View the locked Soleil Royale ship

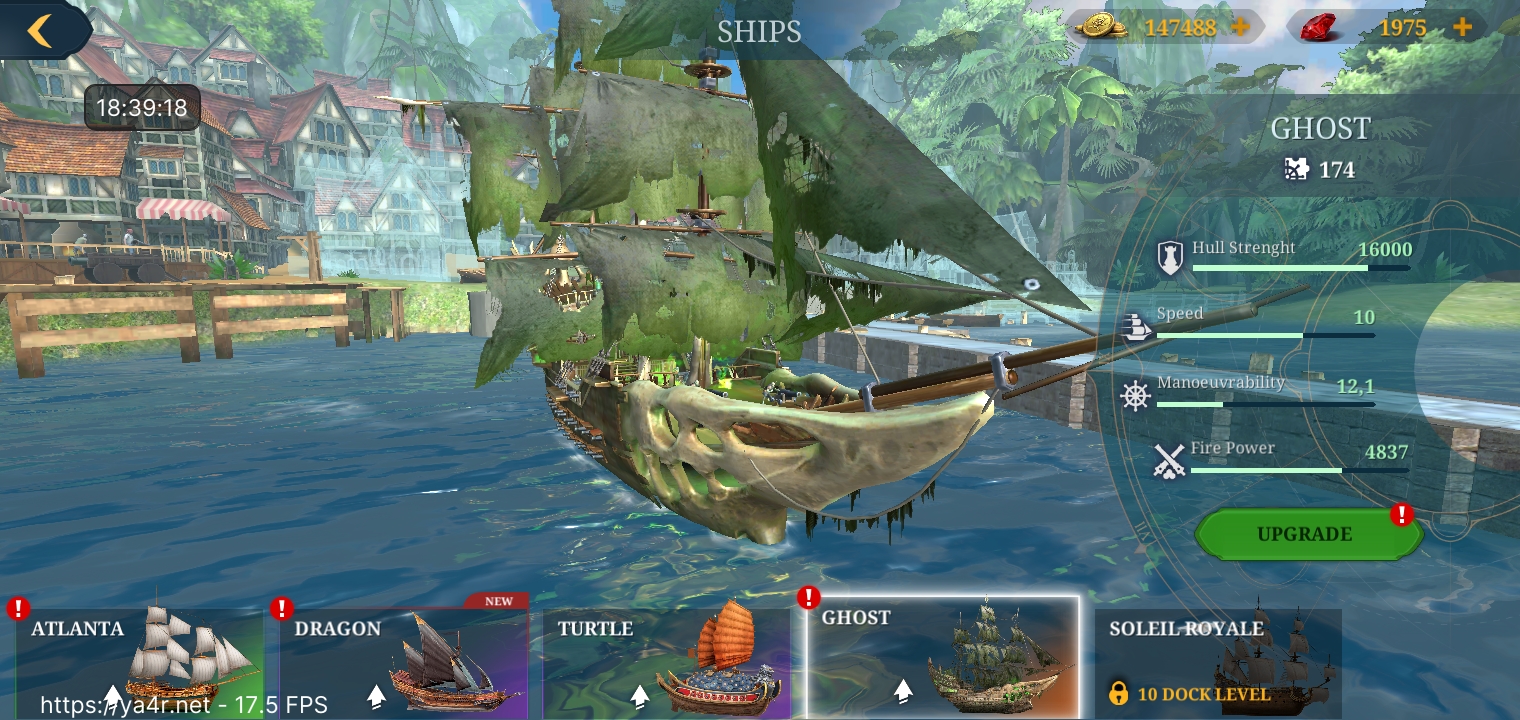tap(1218, 660)
